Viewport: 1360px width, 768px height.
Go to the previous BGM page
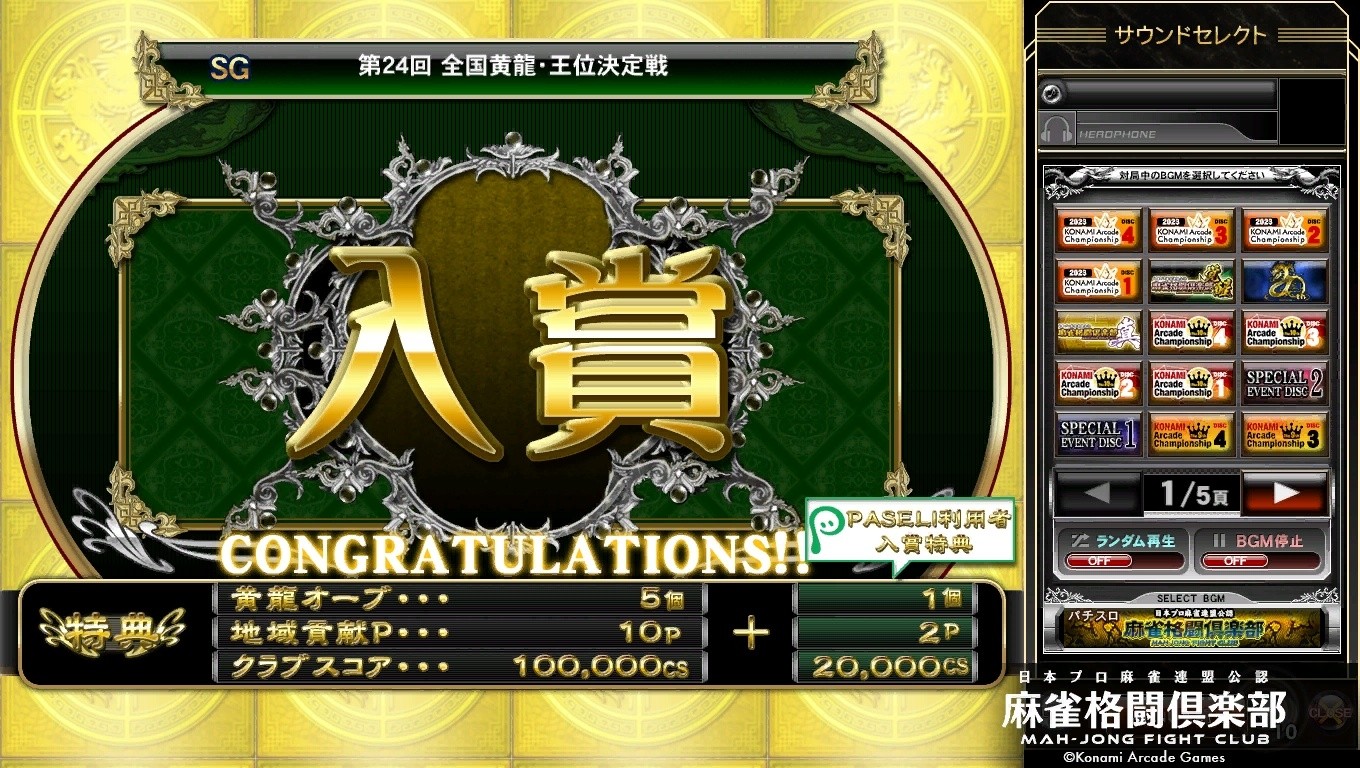(1097, 492)
